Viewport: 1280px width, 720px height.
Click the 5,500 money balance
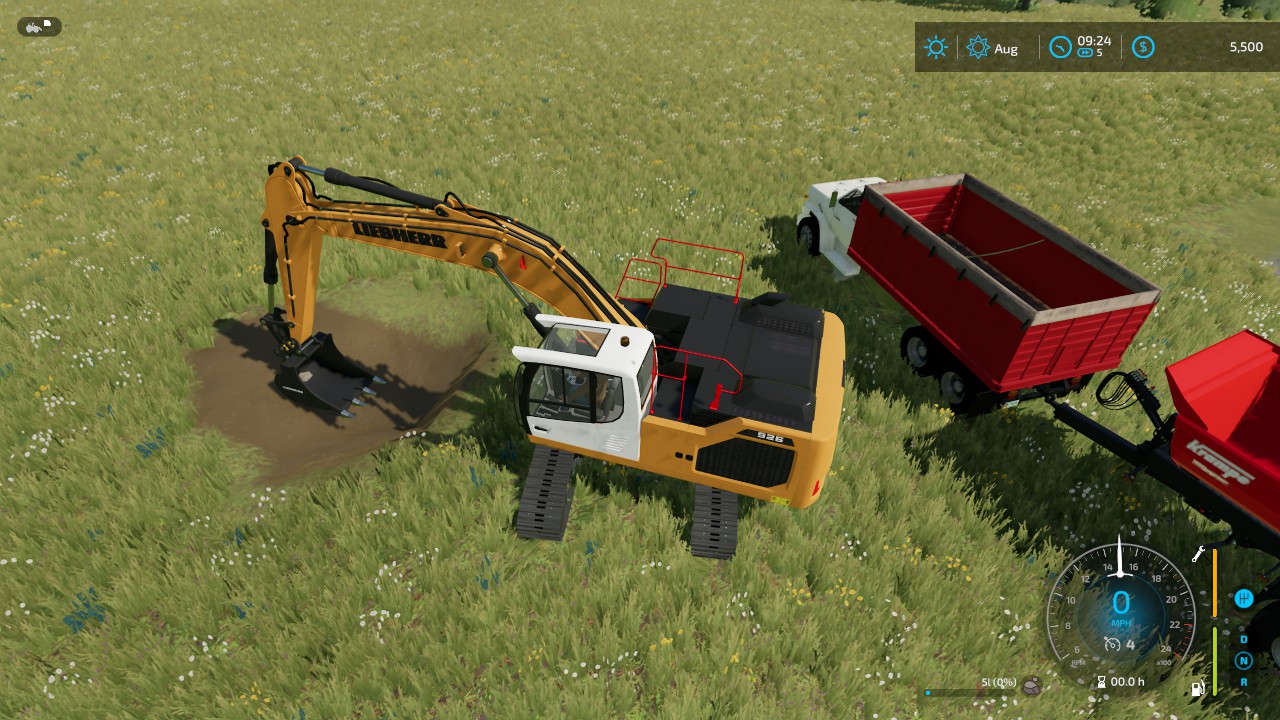1245,46
